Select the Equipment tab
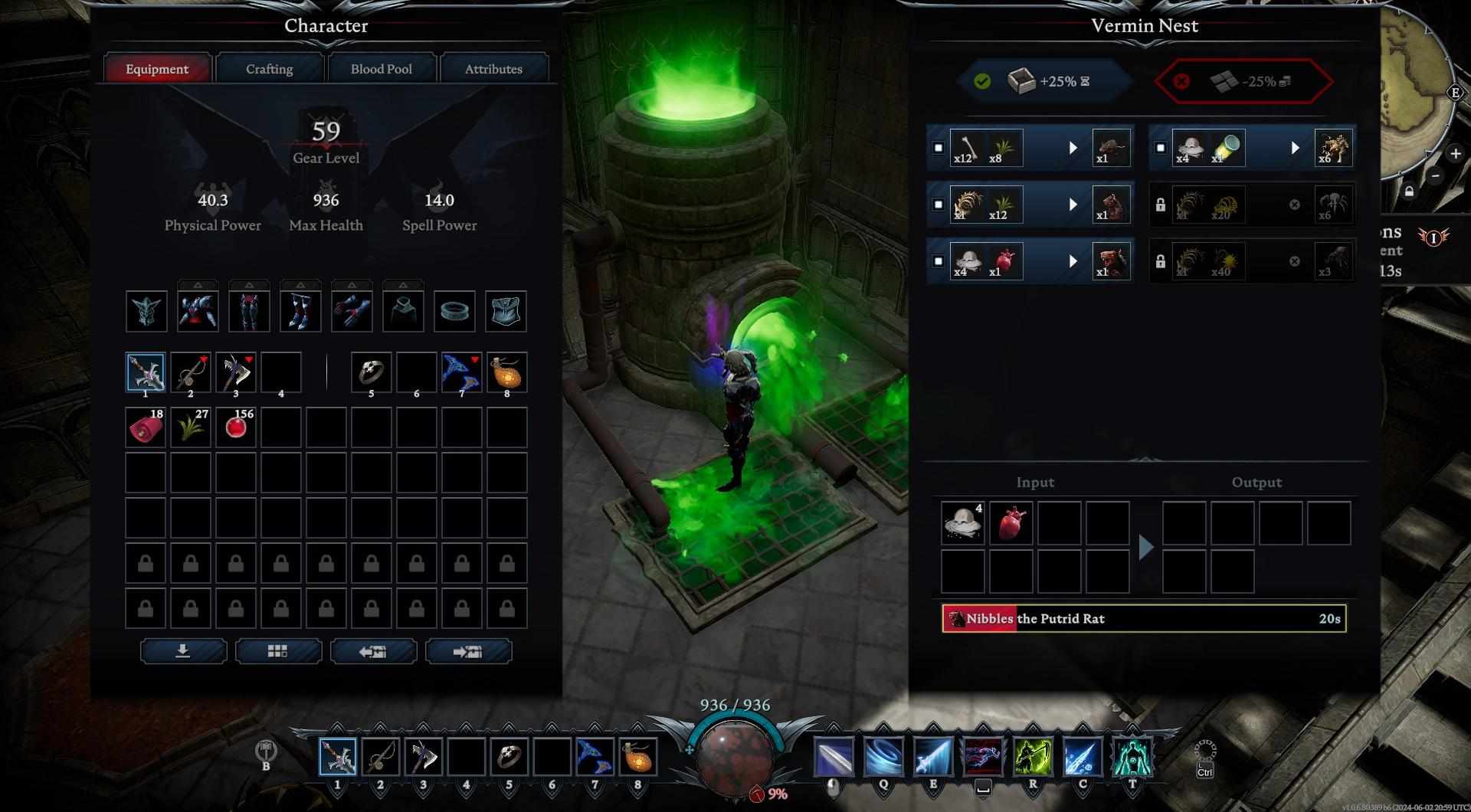This screenshot has width=1471, height=812. (x=157, y=69)
